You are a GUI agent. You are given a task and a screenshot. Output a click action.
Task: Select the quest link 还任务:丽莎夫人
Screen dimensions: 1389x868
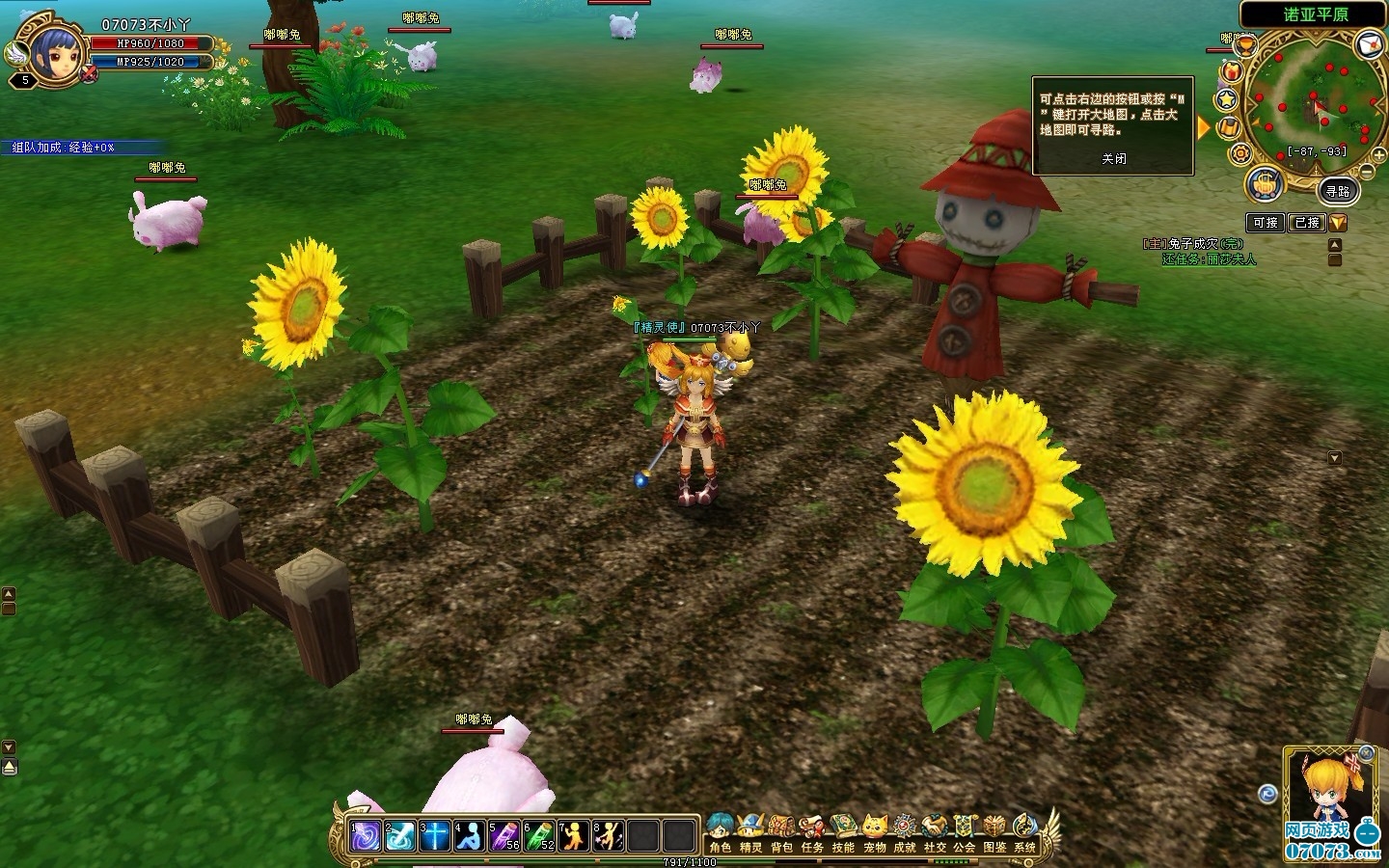(1209, 259)
